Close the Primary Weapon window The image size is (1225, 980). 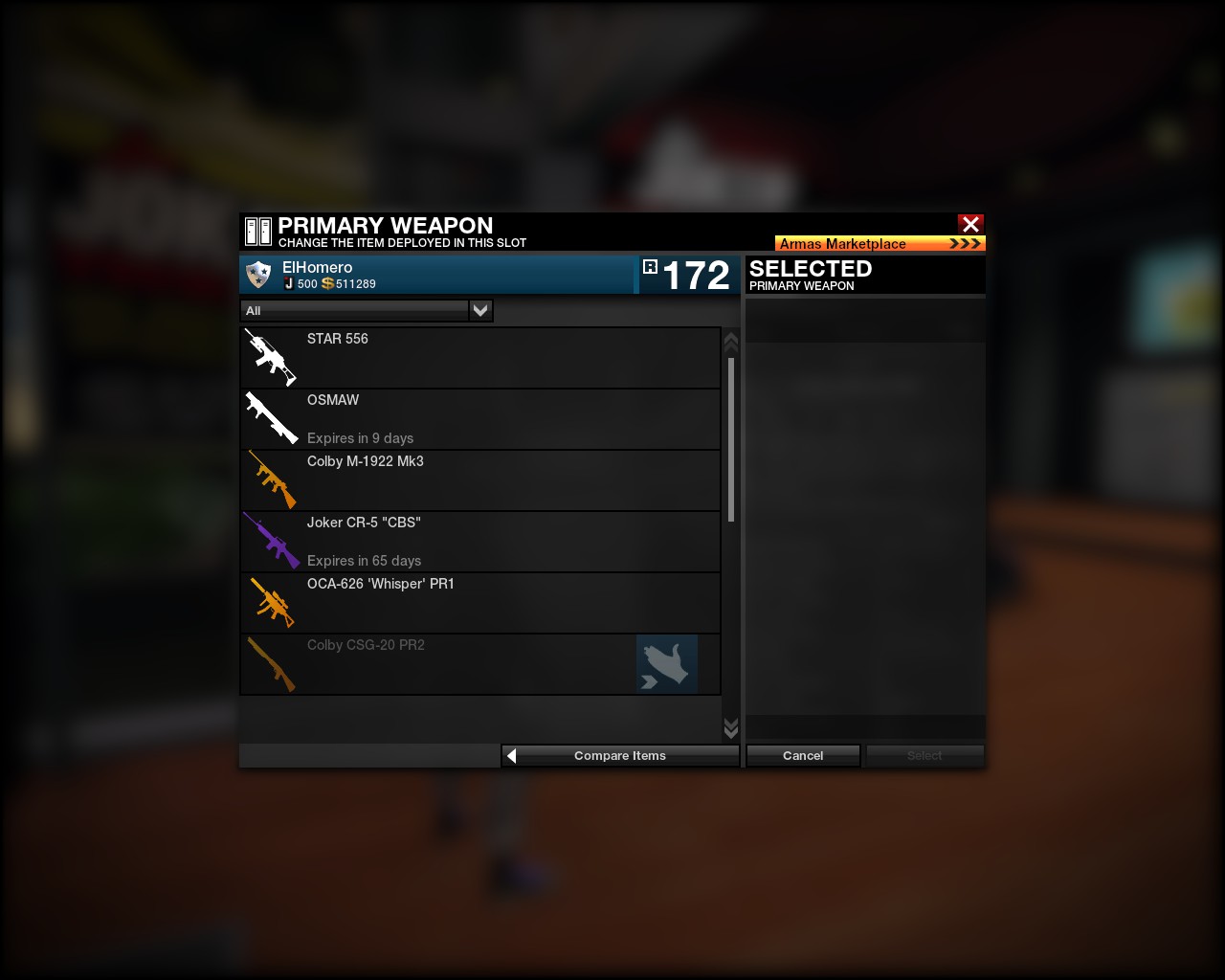click(970, 224)
